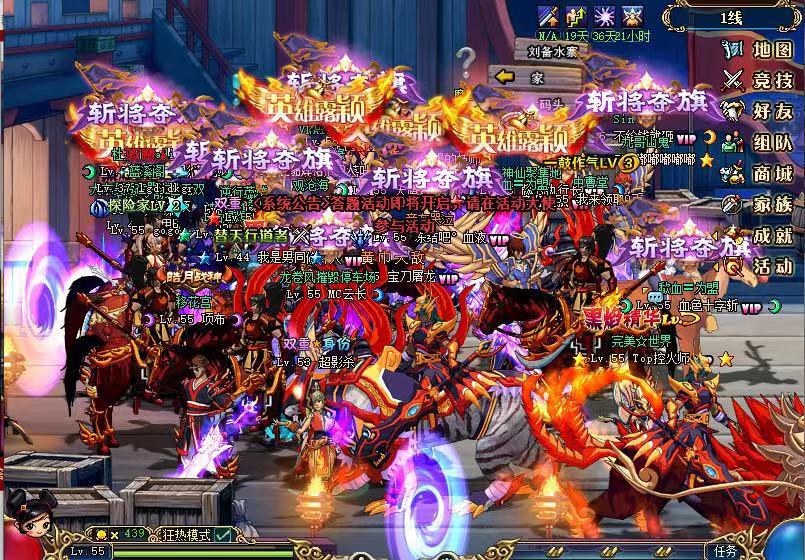Open the 竞技 arena menu
805x560 pixels.
pos(762,80)
